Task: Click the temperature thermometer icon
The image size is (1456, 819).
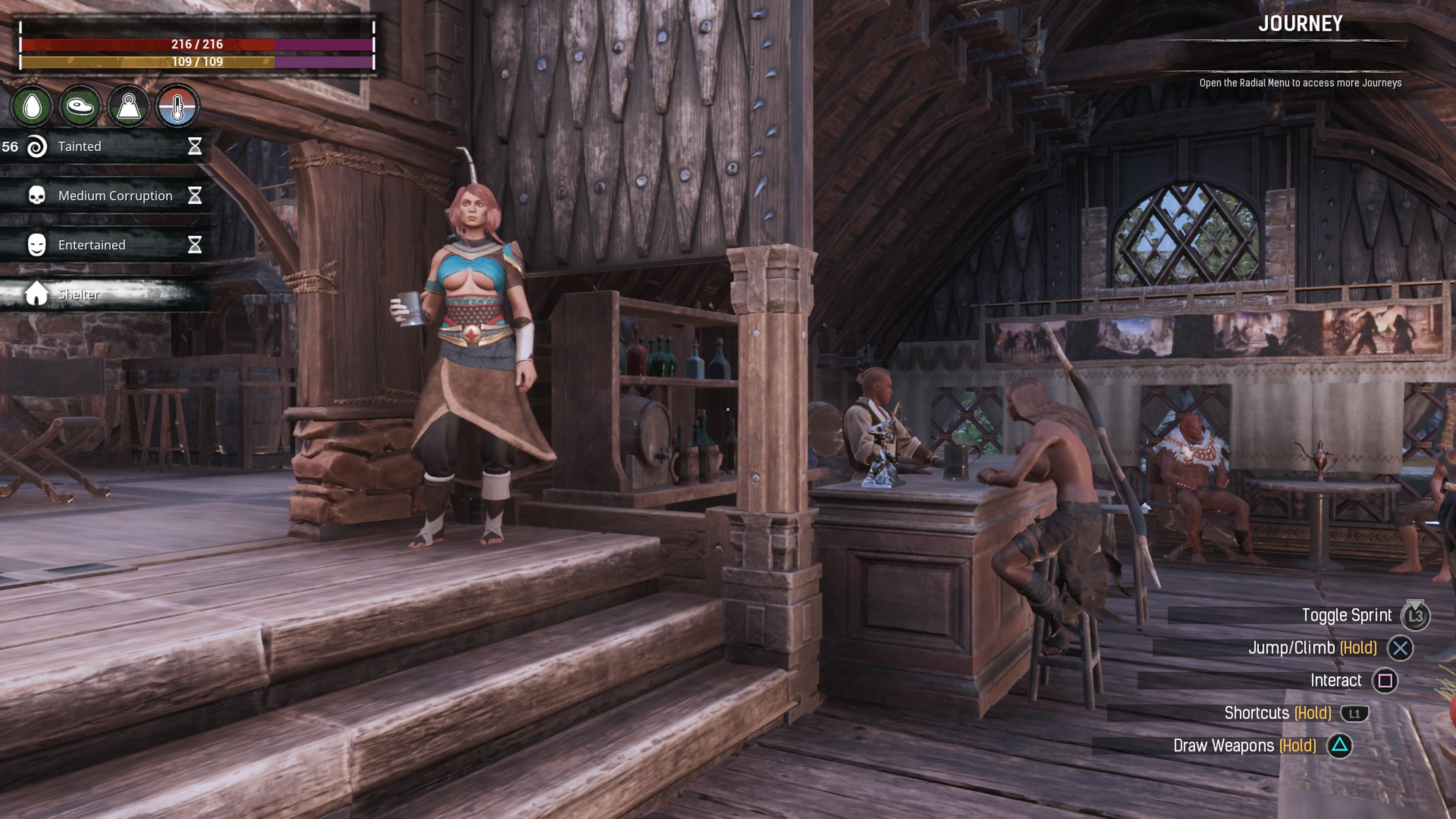Action: (x=177, y=106)
